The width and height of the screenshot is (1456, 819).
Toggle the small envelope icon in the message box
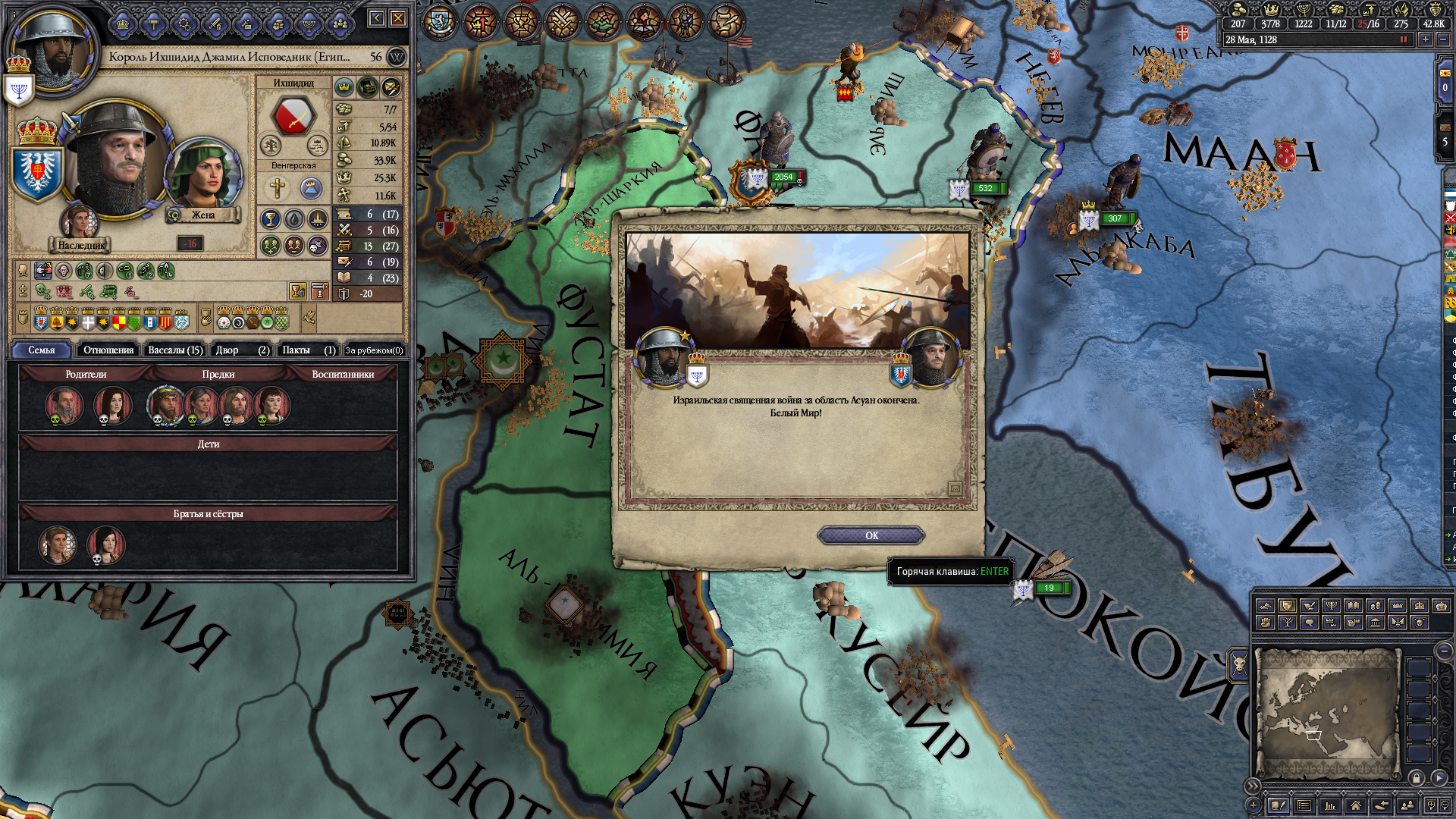coord(955,489)
